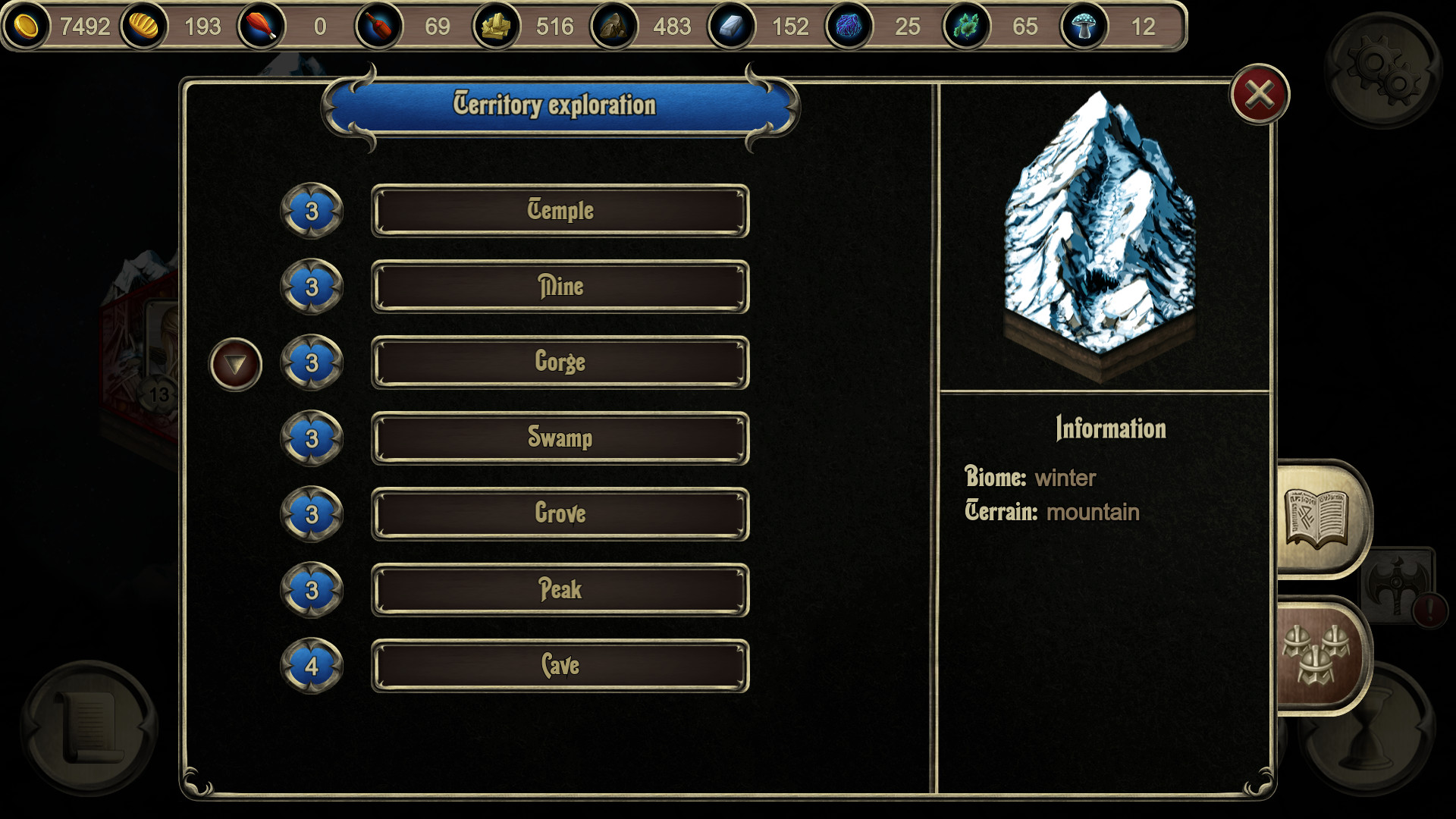1456x819 pixels.
Task: Click the blue counter beside Cave
Action: [x=311, y=665]
